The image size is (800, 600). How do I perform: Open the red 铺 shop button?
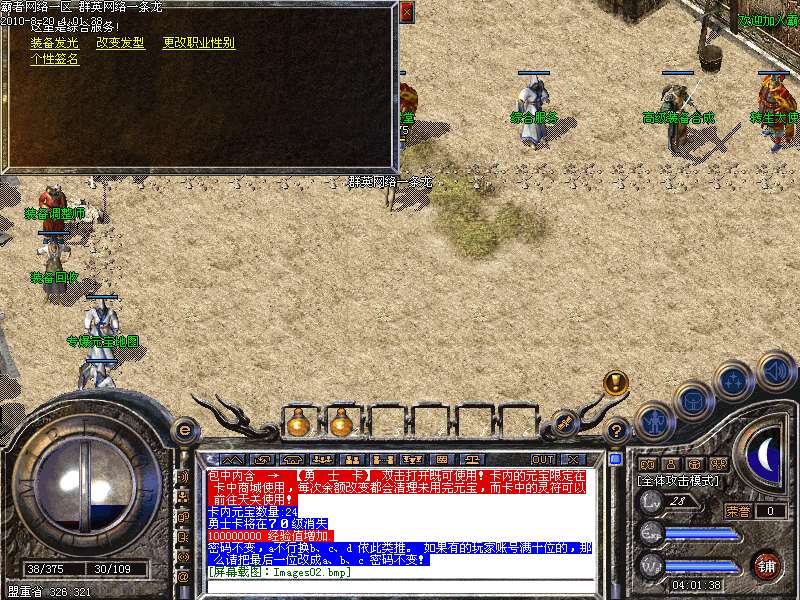[x=767, y=566]
